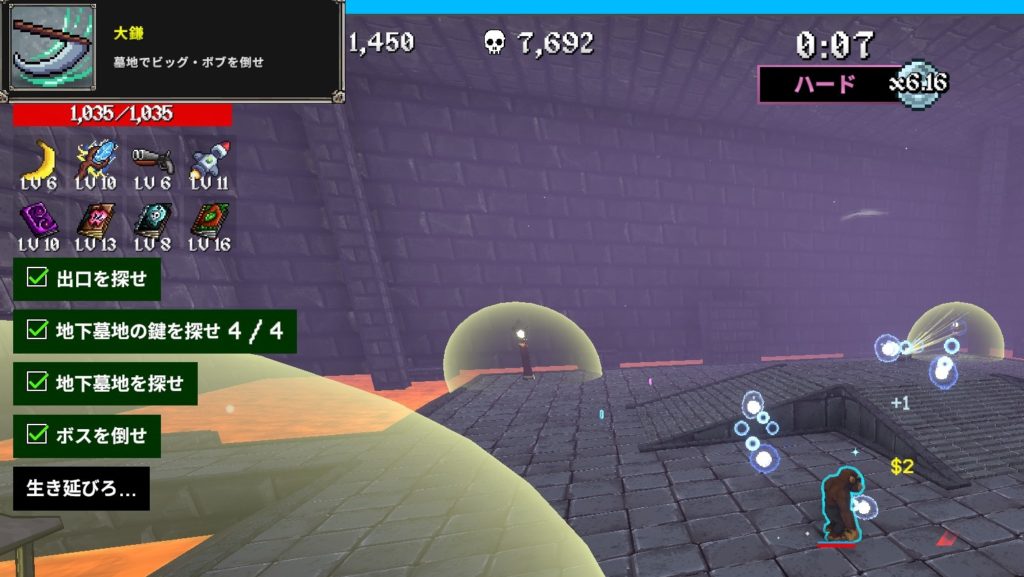Click the 地下墓地の鍵を探せ 4/4 objective
The image size is (1024, 577).
coord(155,331)
